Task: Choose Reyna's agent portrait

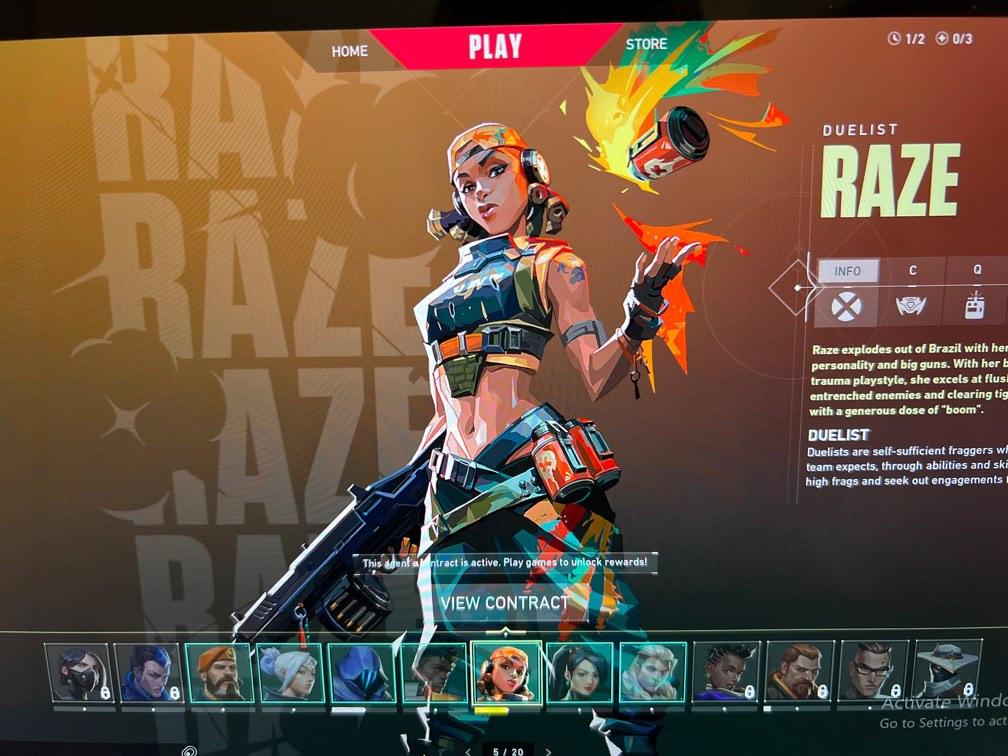Action: [580, 672]
